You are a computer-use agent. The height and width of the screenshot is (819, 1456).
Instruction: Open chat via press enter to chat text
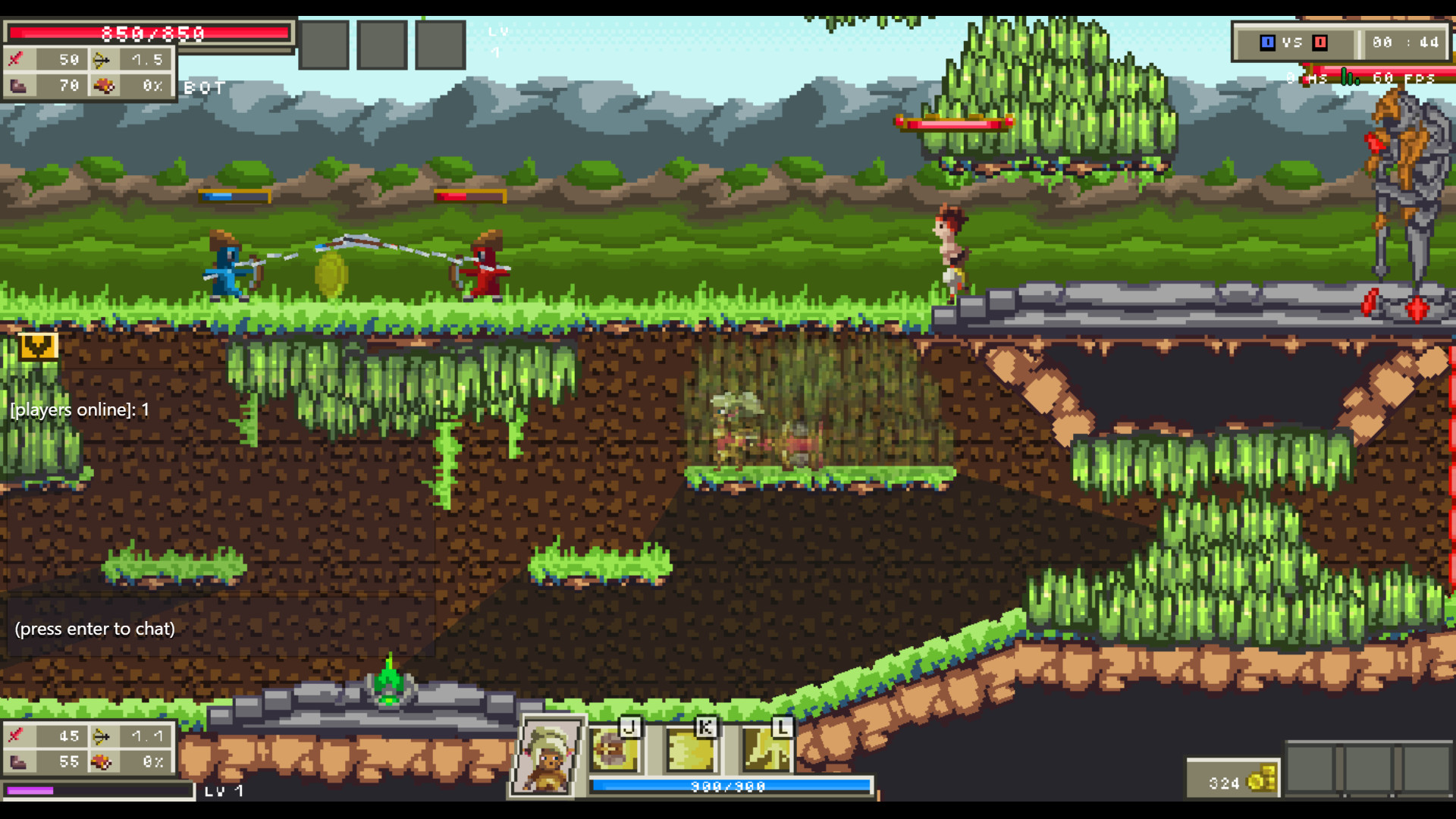point(93,629)
